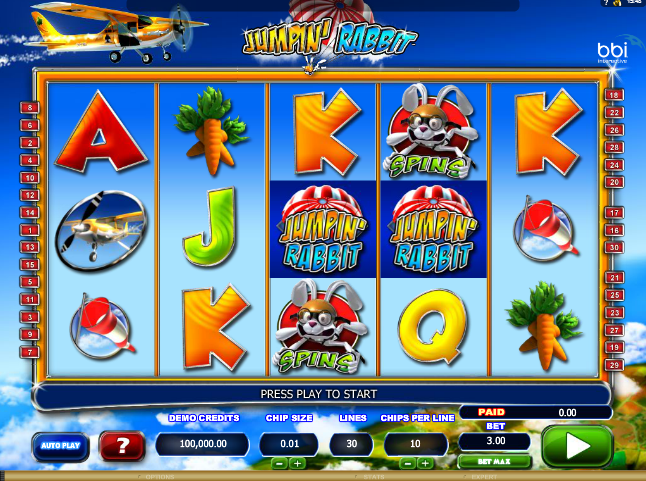Lower chips per line with minus
This screenshot has height=481, width=646.
[408, 464]
